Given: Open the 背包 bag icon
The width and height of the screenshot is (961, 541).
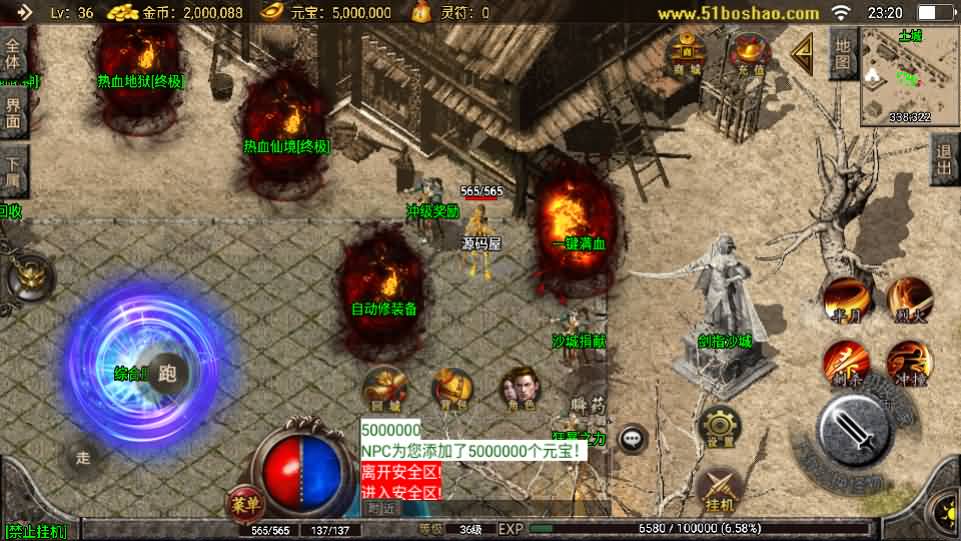Looking at the screenshot, I should pos(452,388).
